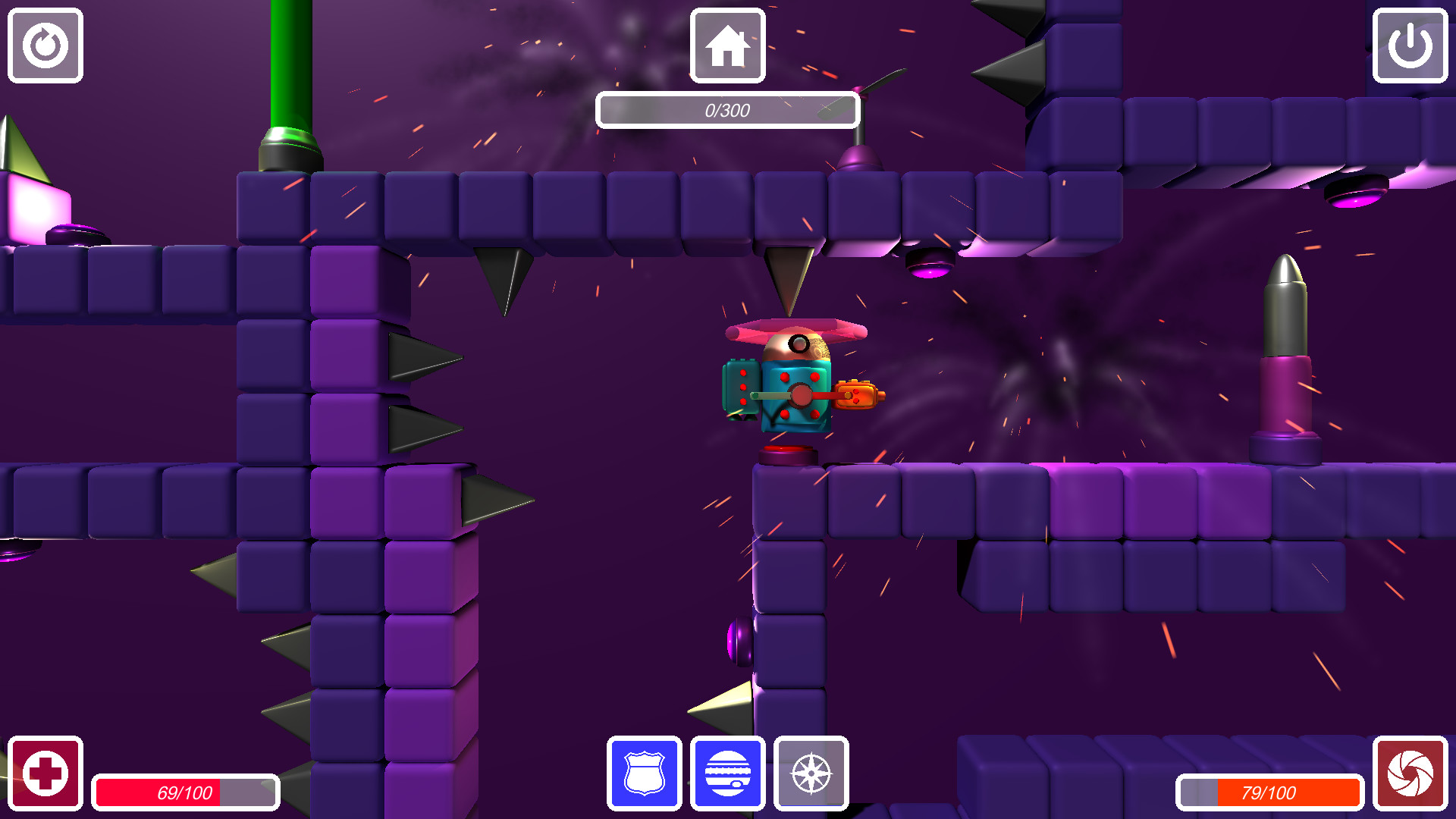Click the 0/300 score counter
The image size is (1456, 819).
[727, 109]
